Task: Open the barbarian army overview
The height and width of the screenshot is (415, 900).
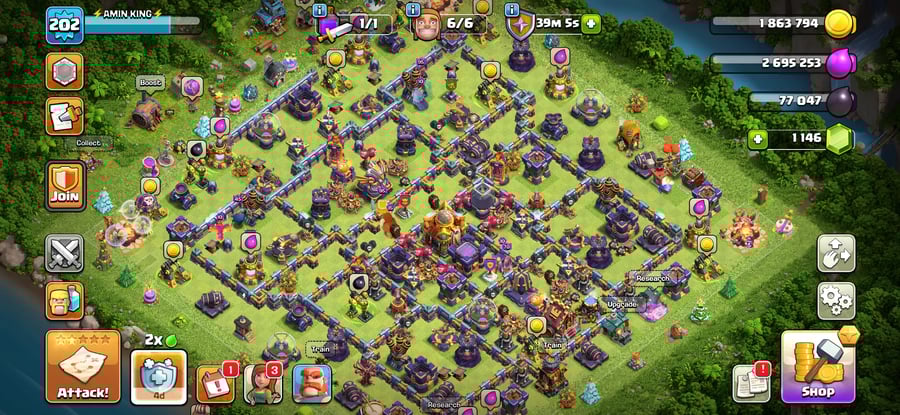Action: (x=65, y=300)
